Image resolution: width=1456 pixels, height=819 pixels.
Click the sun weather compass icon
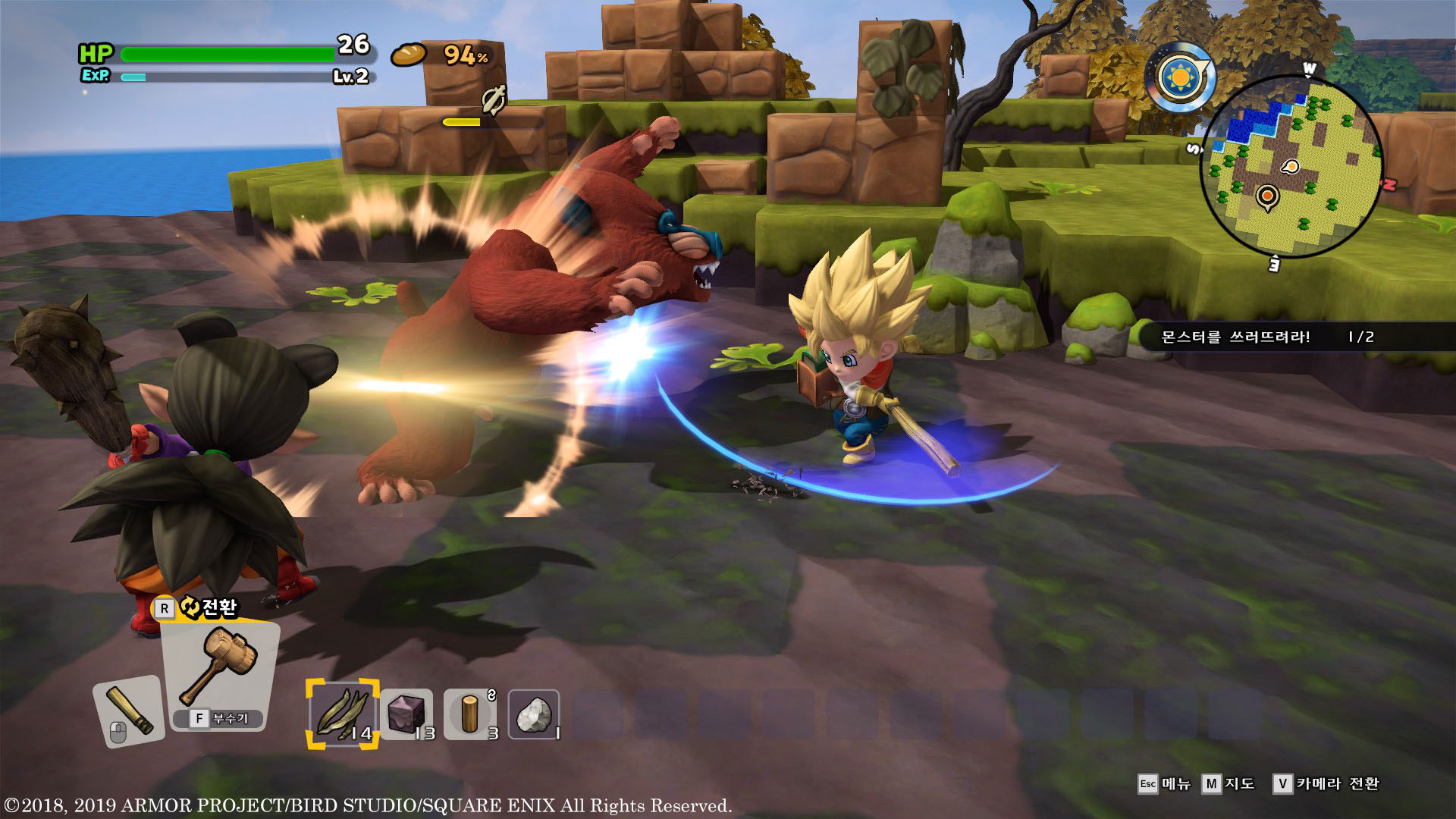click(1180, 78)
